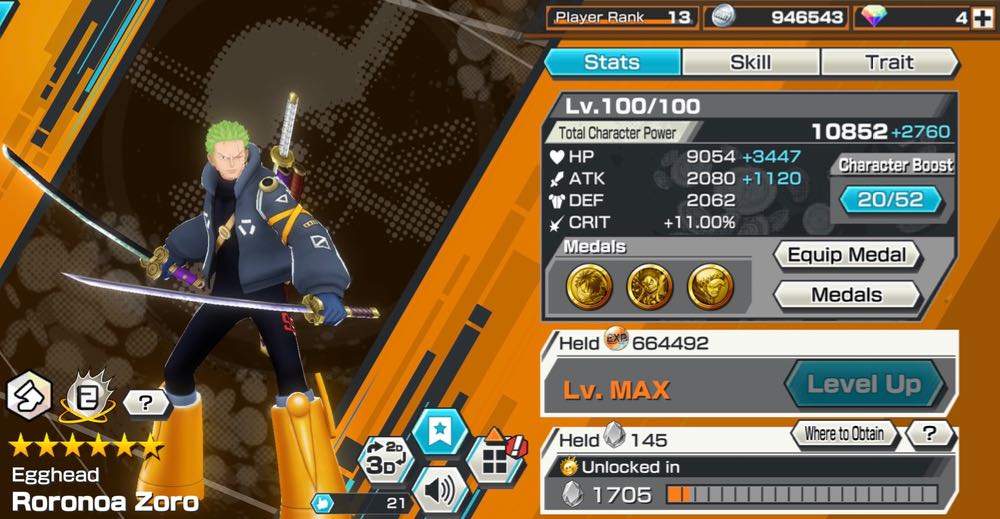Open Character Boost 20/52
The height and width of the screenshot is (519, 1000).
tap(891, 200)
